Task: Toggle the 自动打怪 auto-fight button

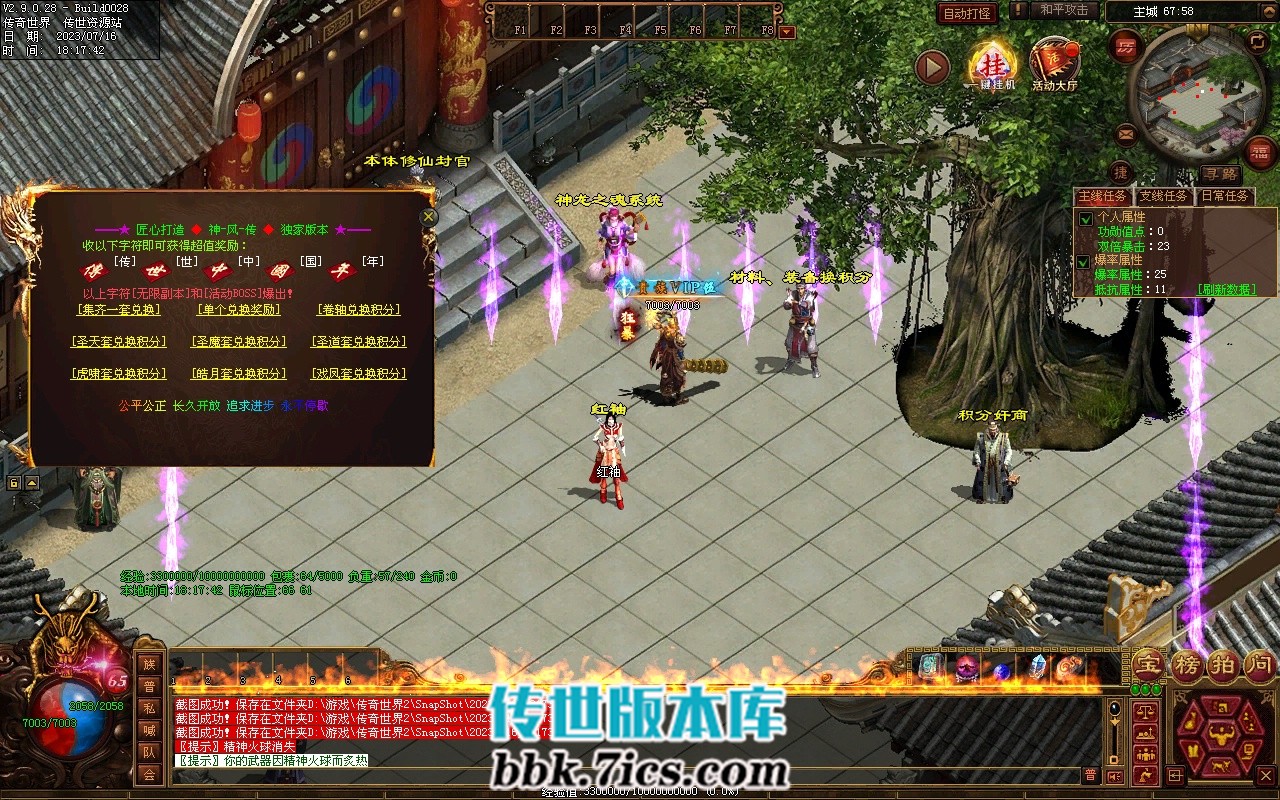Action: pyautogui.click(x=967, y=13)
